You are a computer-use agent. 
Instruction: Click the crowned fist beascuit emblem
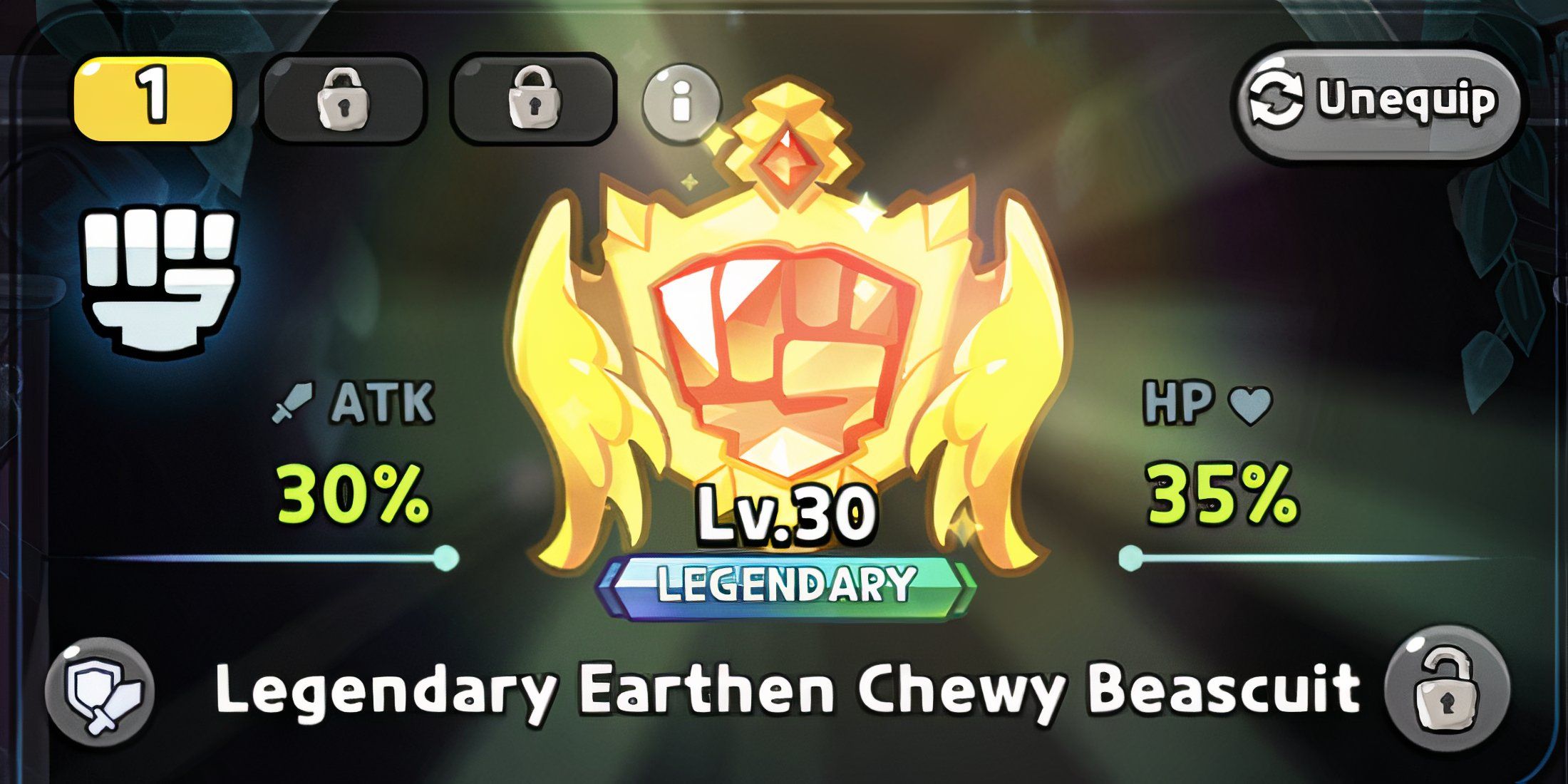784,335
